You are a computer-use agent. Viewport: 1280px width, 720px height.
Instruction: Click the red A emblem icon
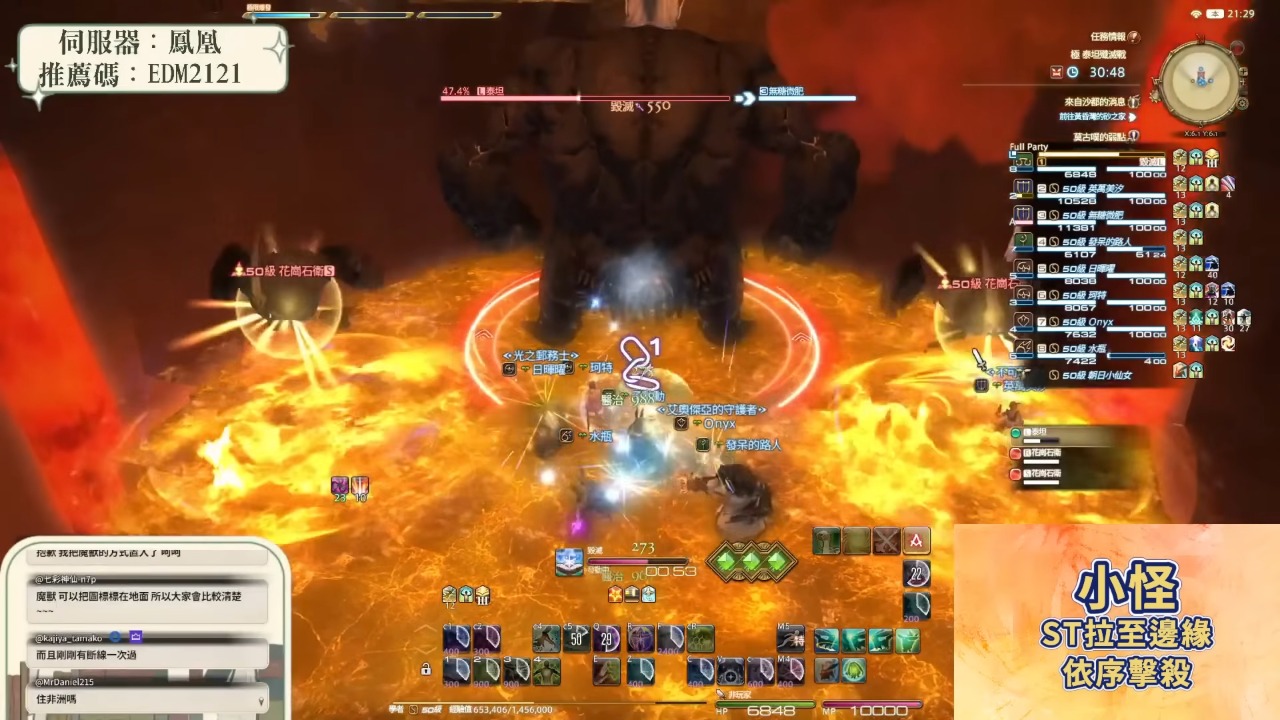(x=916, y=541)
